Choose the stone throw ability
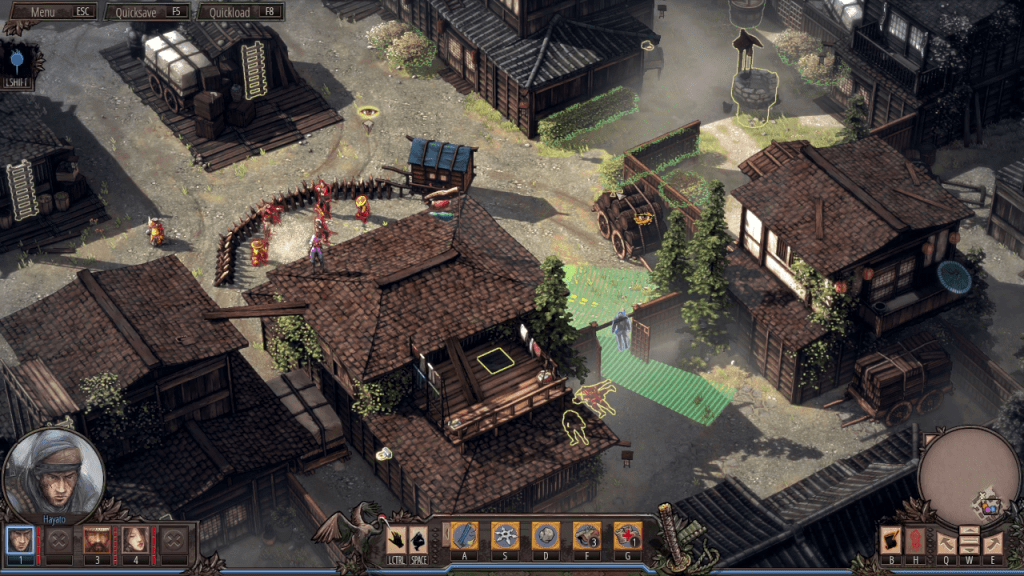 click(x=545, y=536)
